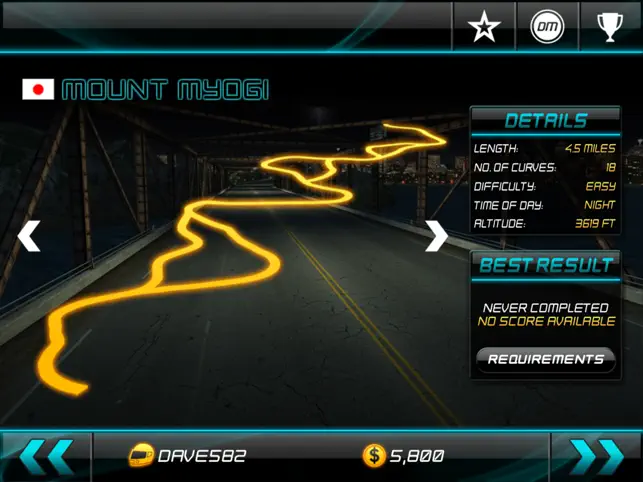Go back with the double left arrows
Viewport: 643px width, 482px height.
(x=46, y=457)
